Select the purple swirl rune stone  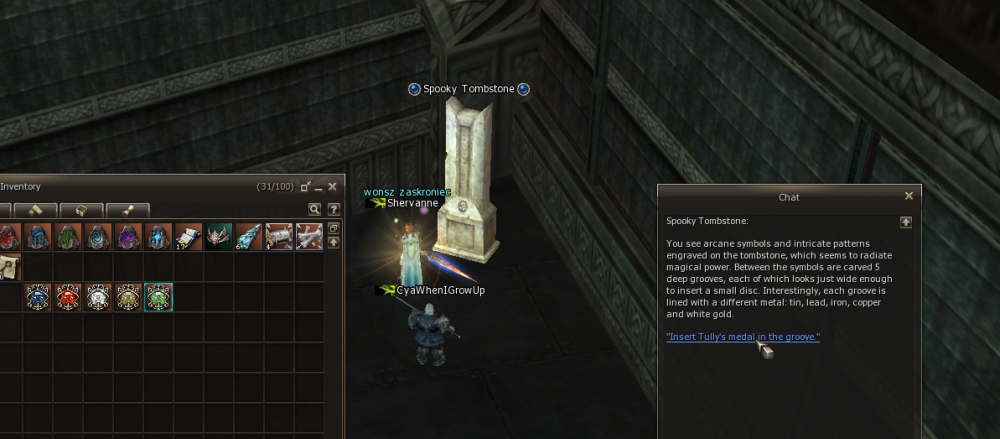pyautogui.click(x=128, y=237)
